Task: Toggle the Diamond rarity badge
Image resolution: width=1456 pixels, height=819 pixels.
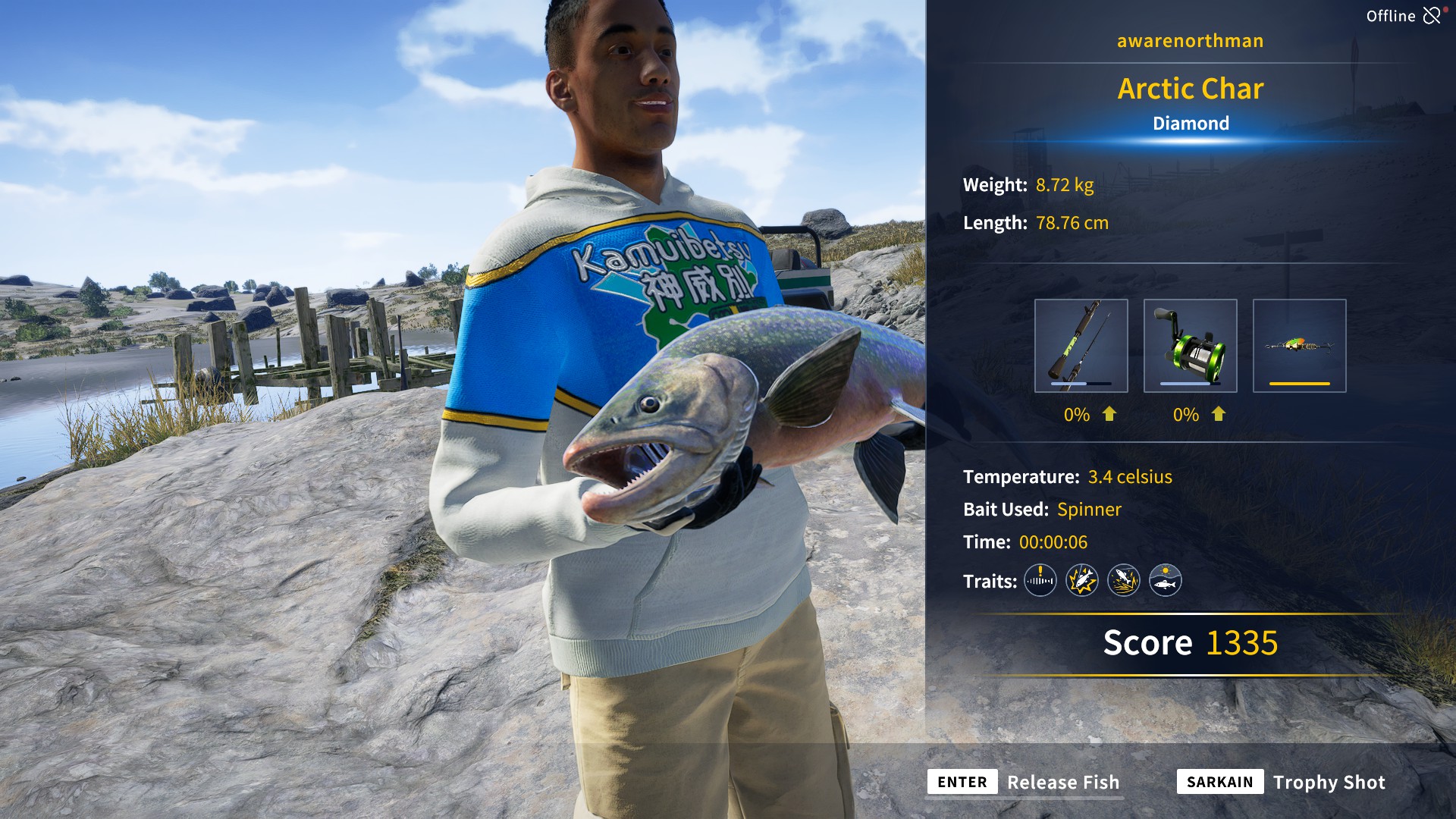Action: (1191, 123)
